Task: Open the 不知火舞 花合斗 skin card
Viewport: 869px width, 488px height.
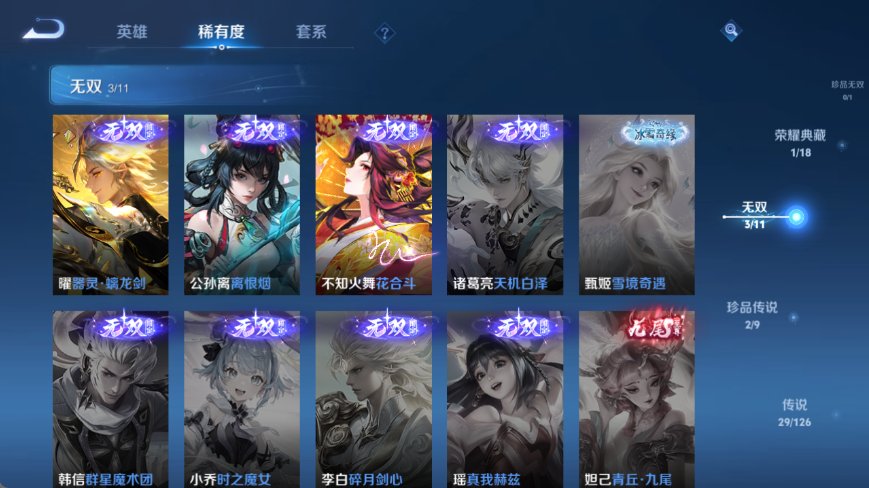Action: tap(373, 204)
